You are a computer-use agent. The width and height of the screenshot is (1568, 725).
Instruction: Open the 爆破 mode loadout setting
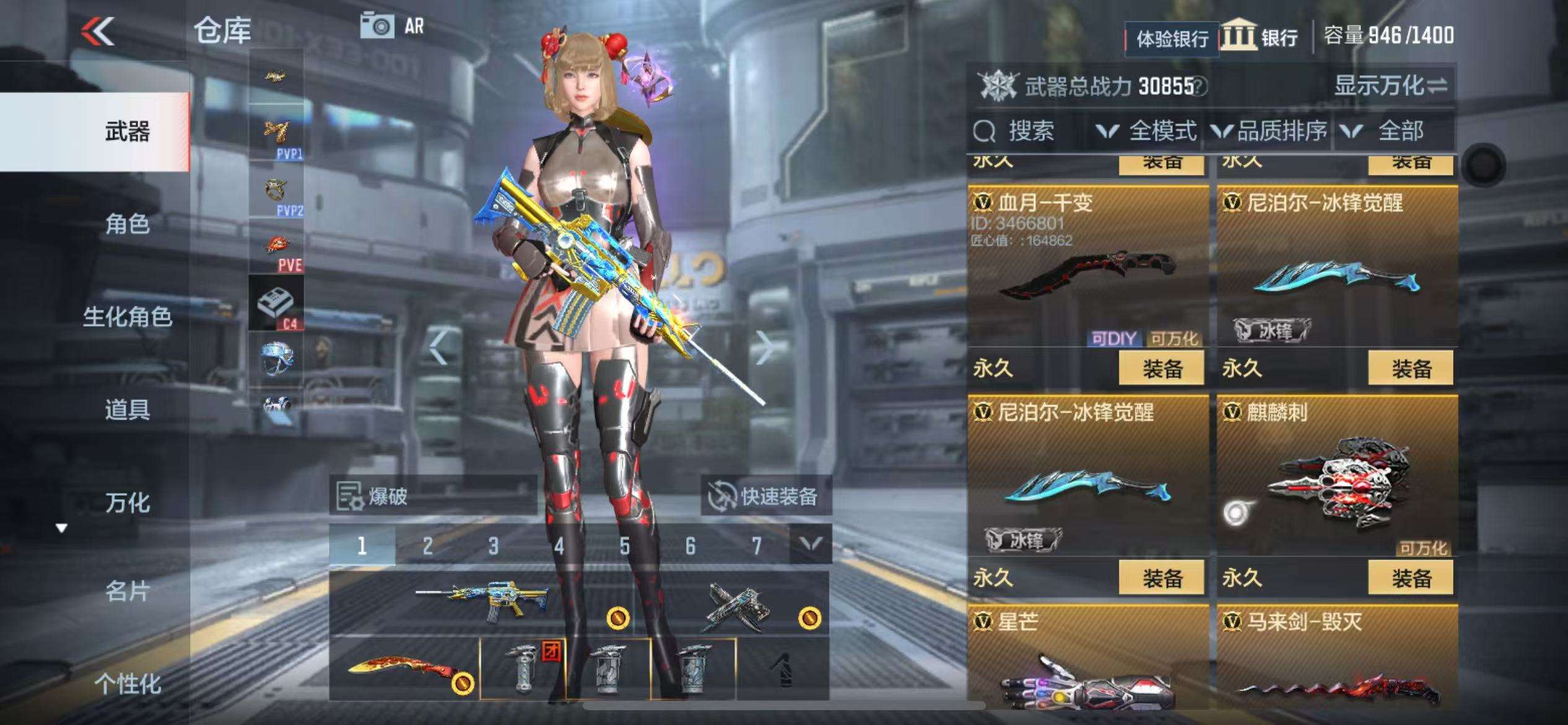432,496
